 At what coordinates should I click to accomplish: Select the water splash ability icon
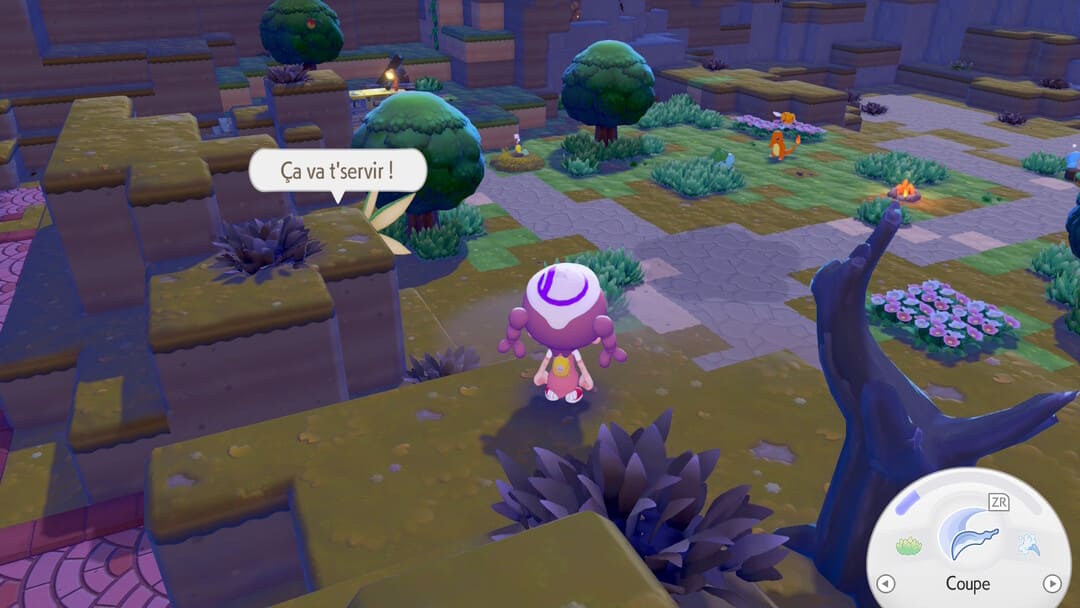tap(1028, 545)
